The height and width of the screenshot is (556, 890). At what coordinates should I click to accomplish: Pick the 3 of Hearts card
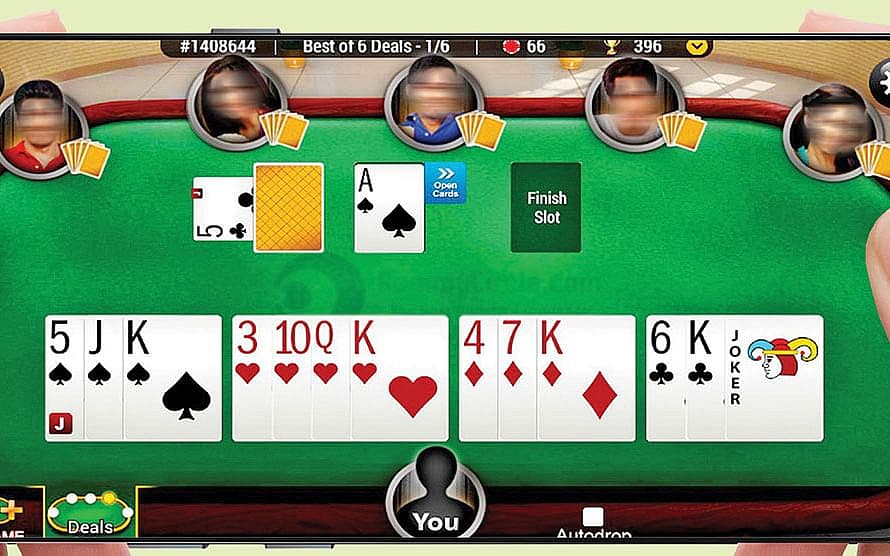[x=250, y=377]
